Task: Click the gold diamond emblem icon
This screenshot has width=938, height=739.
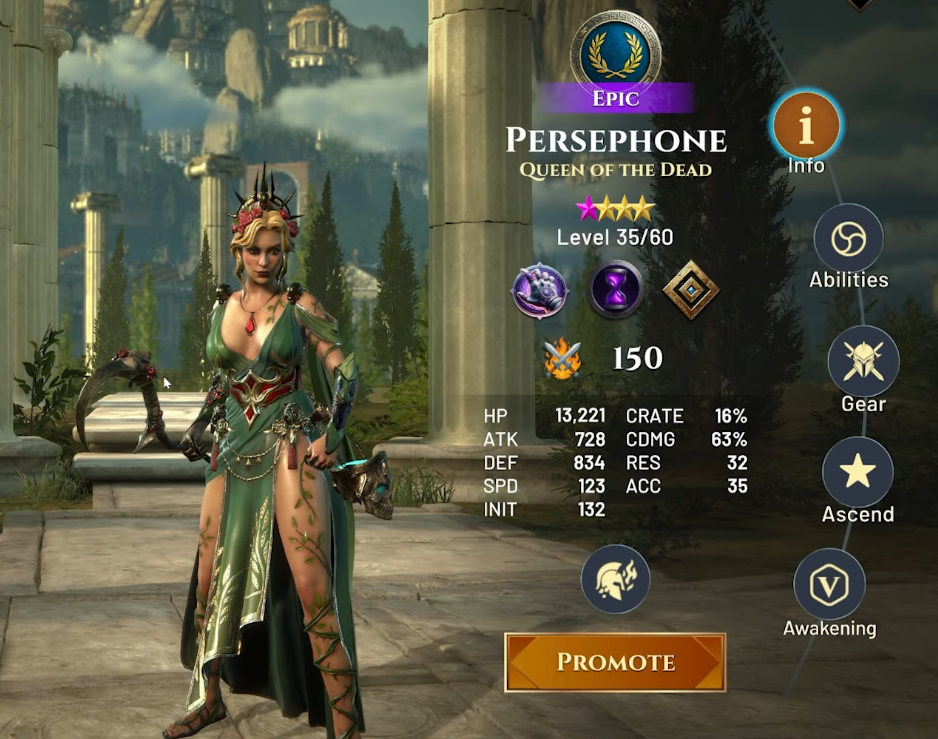Action: tap(691, 292)
